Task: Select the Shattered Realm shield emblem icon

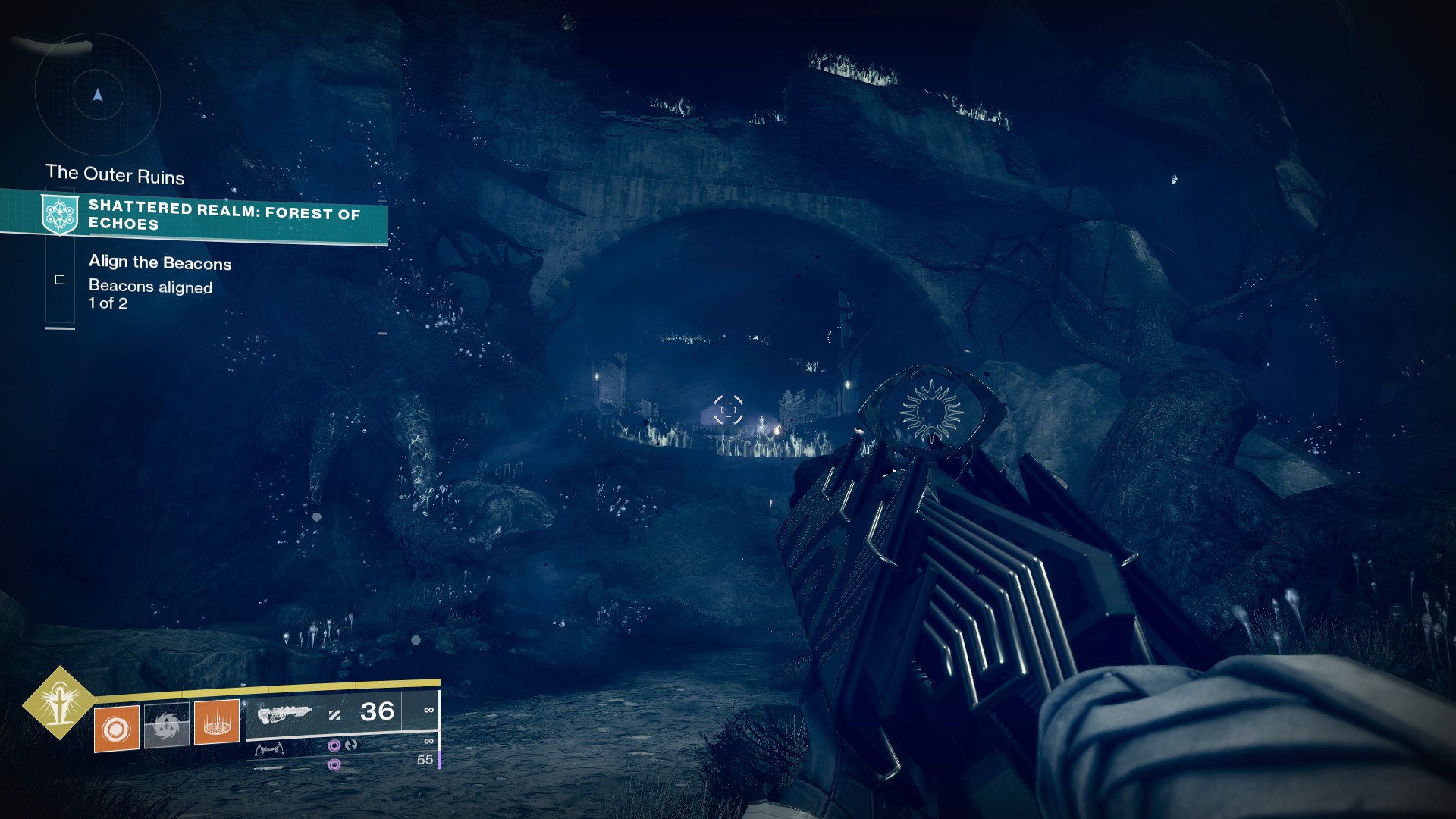Action: [60, 214]
